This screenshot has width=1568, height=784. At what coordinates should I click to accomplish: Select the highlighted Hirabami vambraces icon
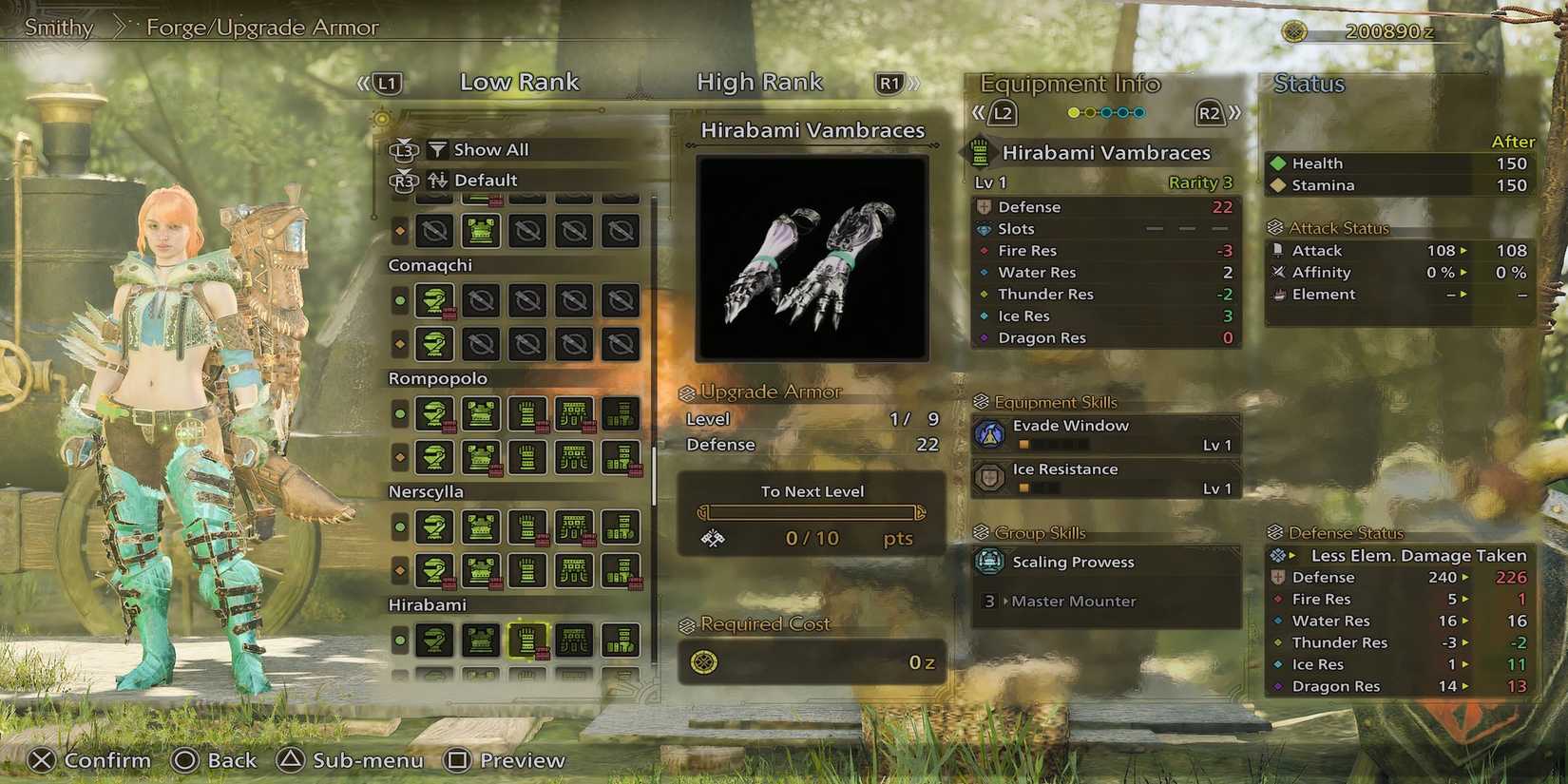coord(526,640)
